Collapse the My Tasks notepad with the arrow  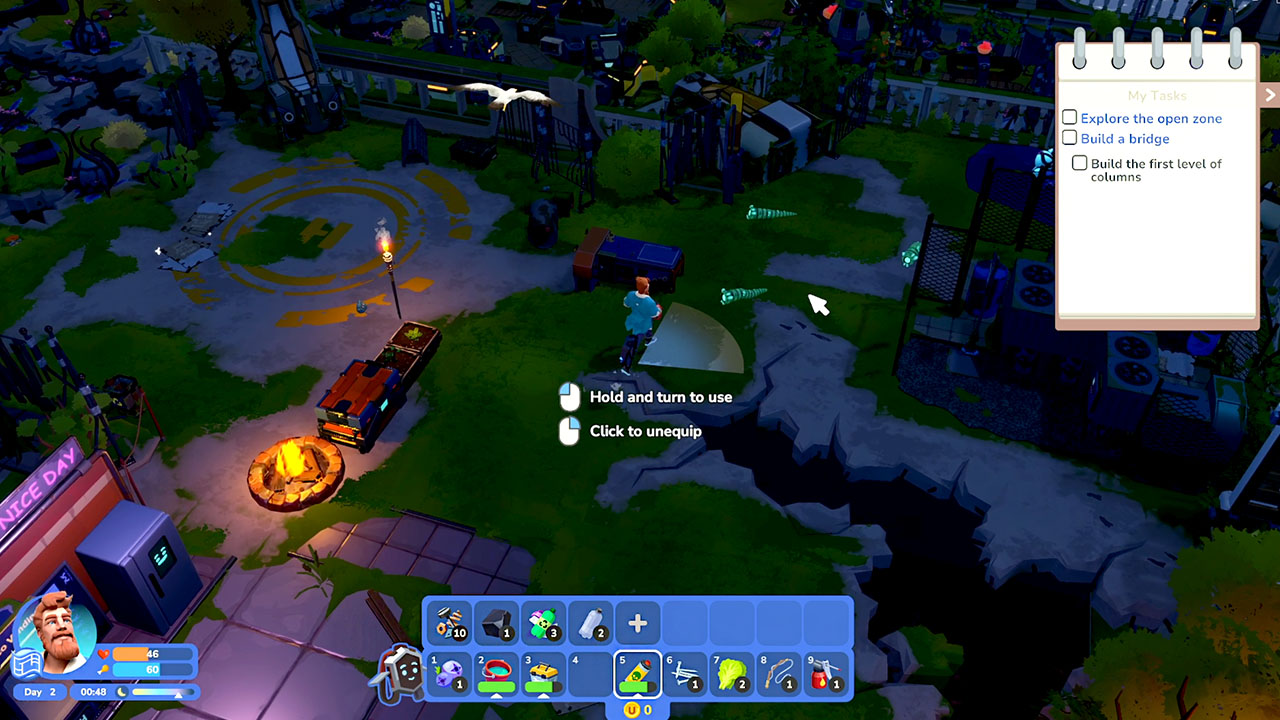pyautogui.click(x=1270, y=95)
